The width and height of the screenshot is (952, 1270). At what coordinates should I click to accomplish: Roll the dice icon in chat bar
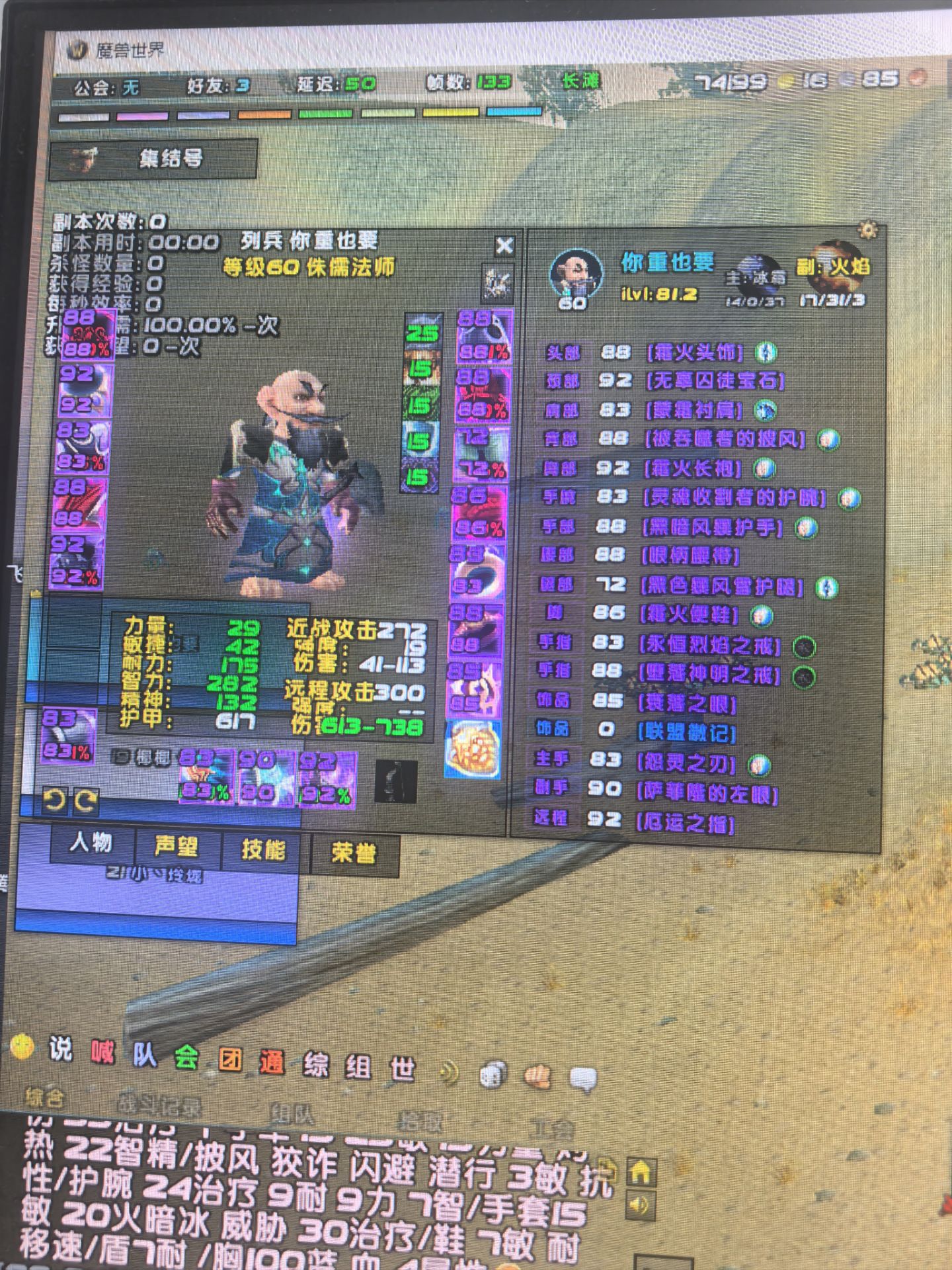pyautogui.click(x=493, y=1075)
